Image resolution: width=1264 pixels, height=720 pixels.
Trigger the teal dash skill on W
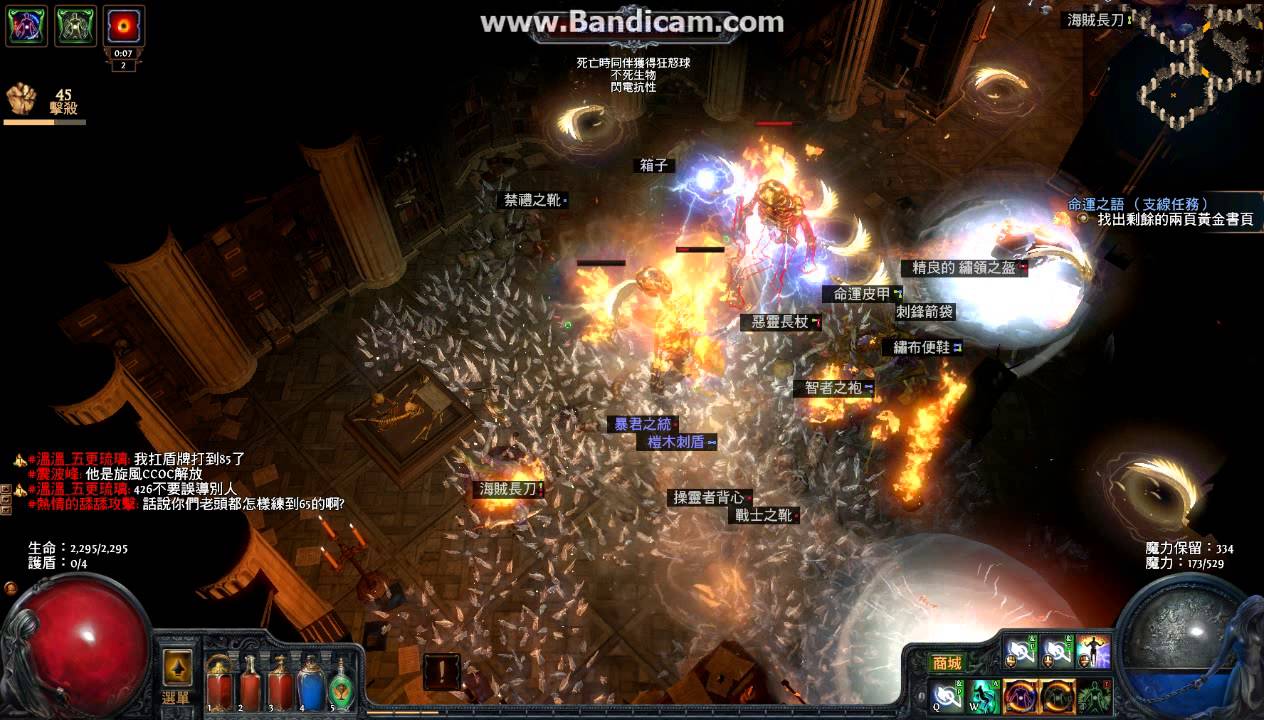984,695
